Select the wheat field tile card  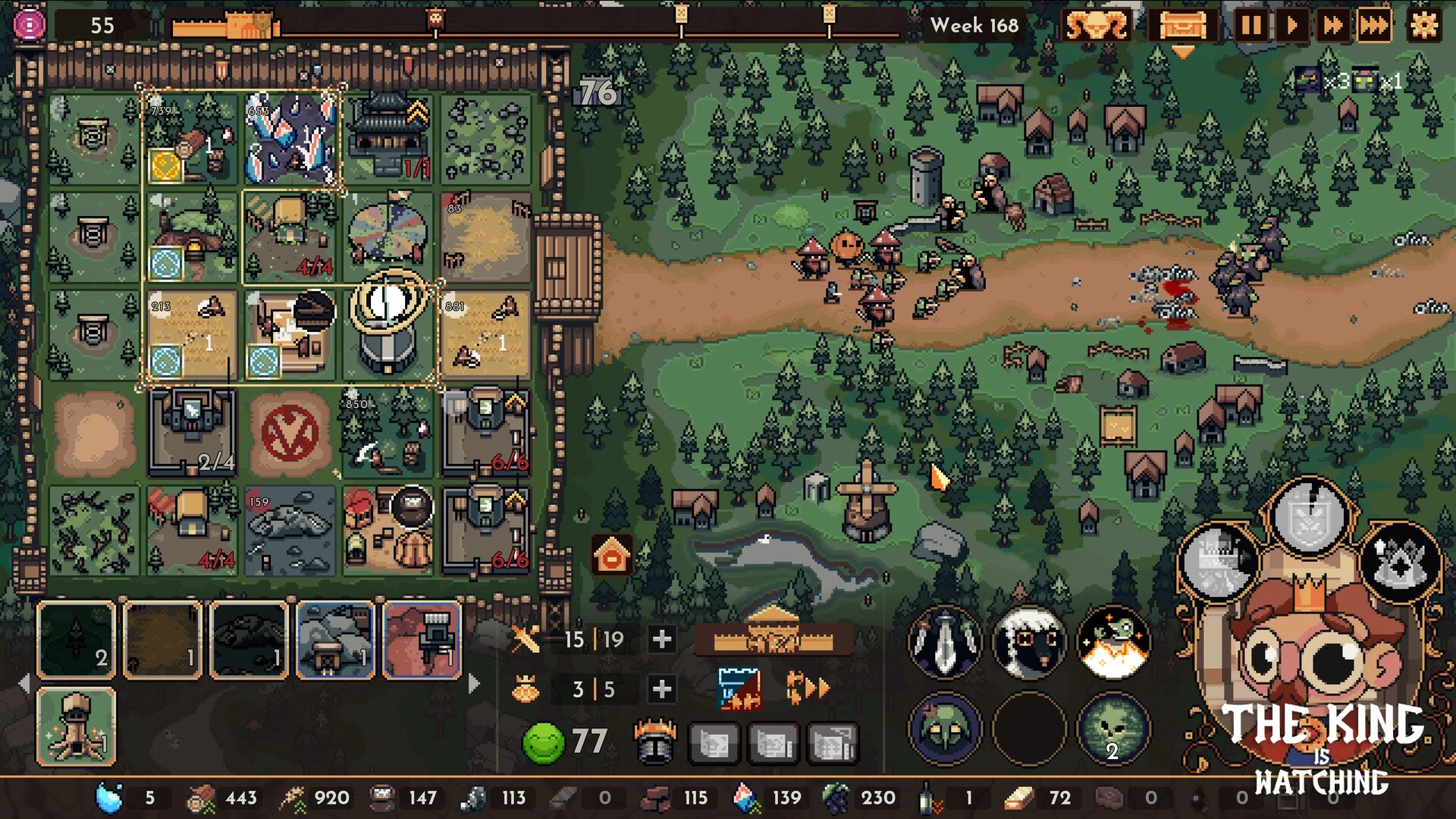coord(162,639)
